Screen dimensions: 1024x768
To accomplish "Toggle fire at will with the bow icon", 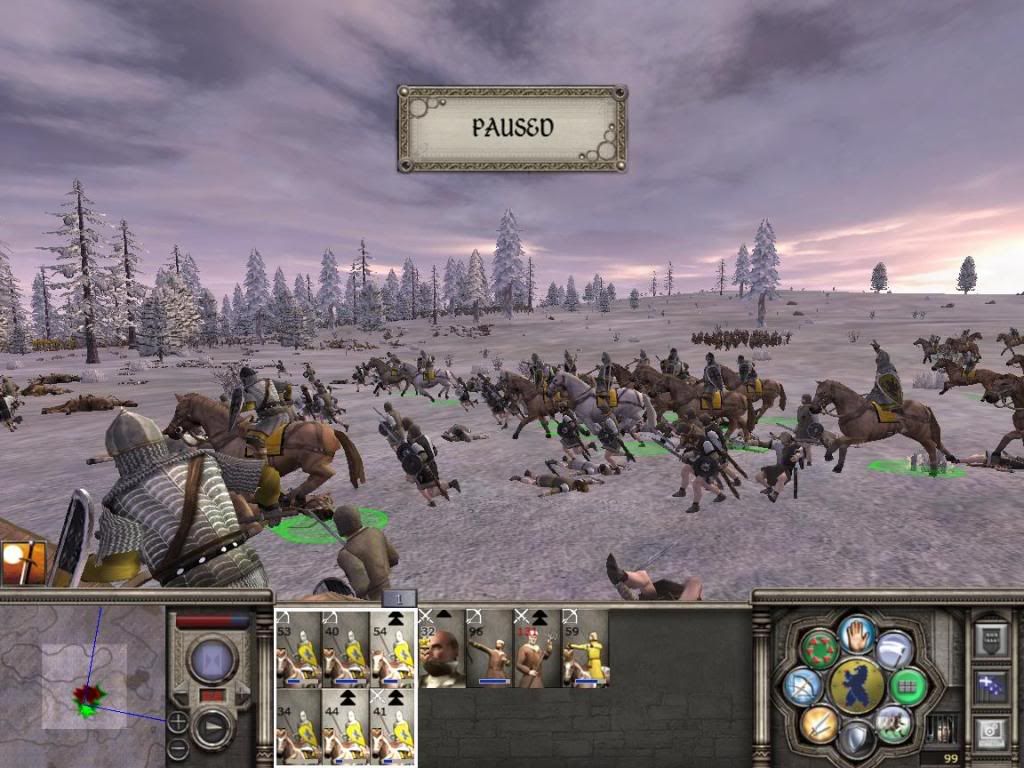I will [x=803, y=686].
